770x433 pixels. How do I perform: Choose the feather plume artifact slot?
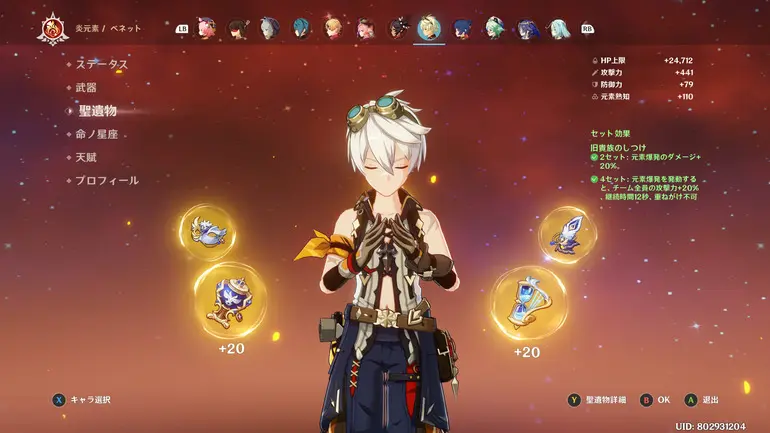coord(567,234)
